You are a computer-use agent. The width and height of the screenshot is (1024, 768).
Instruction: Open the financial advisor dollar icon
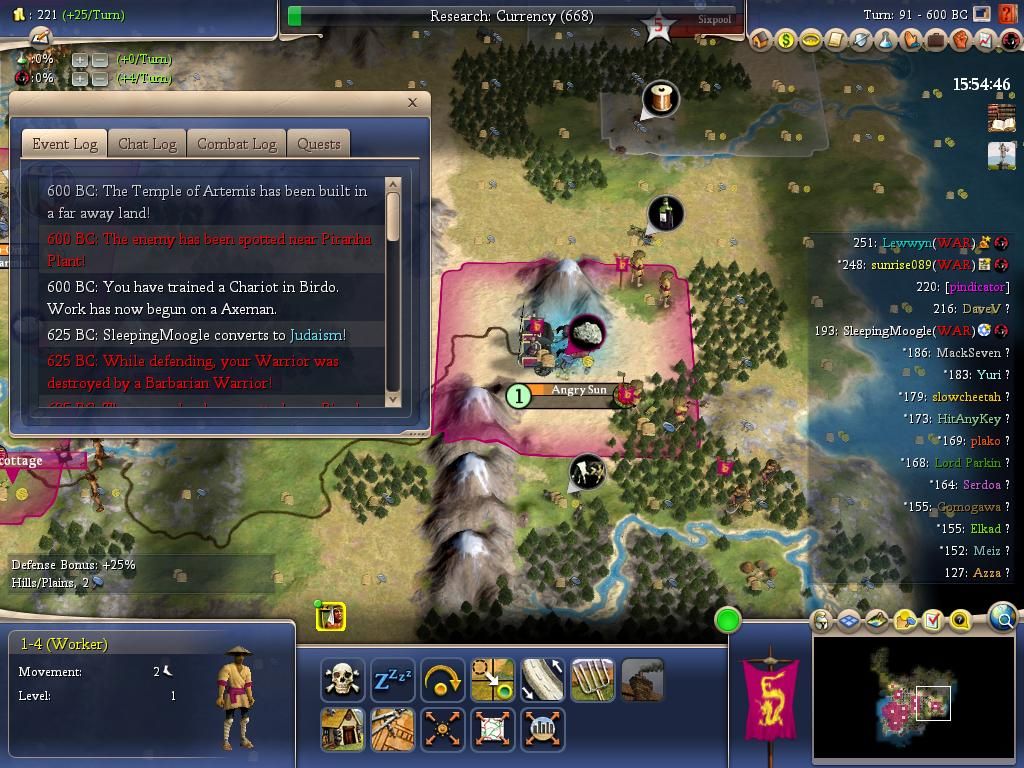tap(786, 41)
